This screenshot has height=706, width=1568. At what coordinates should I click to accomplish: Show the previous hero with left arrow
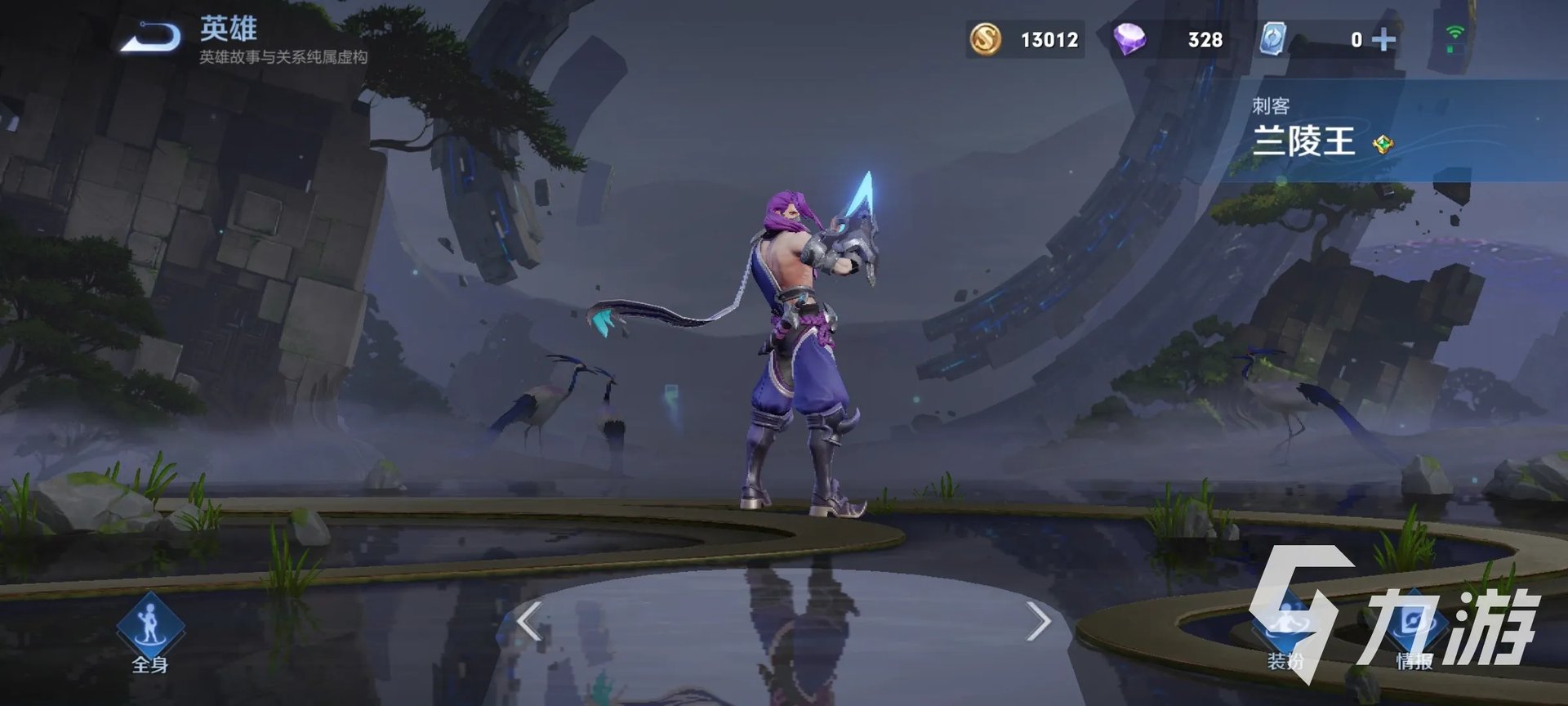tap(530, 623)
